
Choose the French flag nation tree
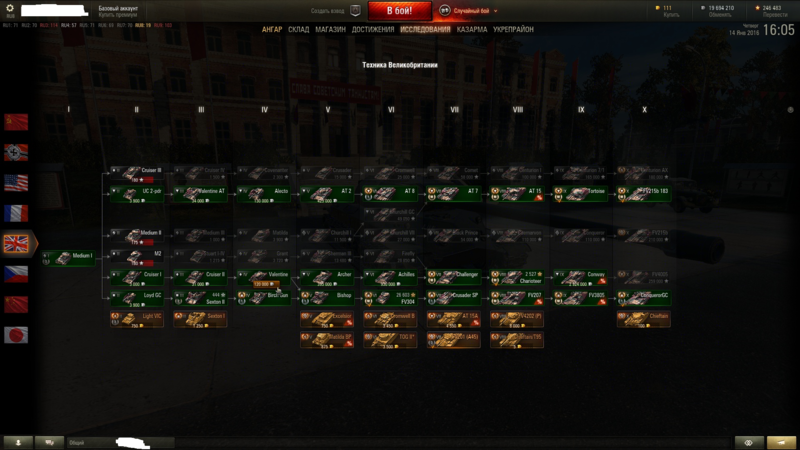pyautogui.click(x=16, y=213)
